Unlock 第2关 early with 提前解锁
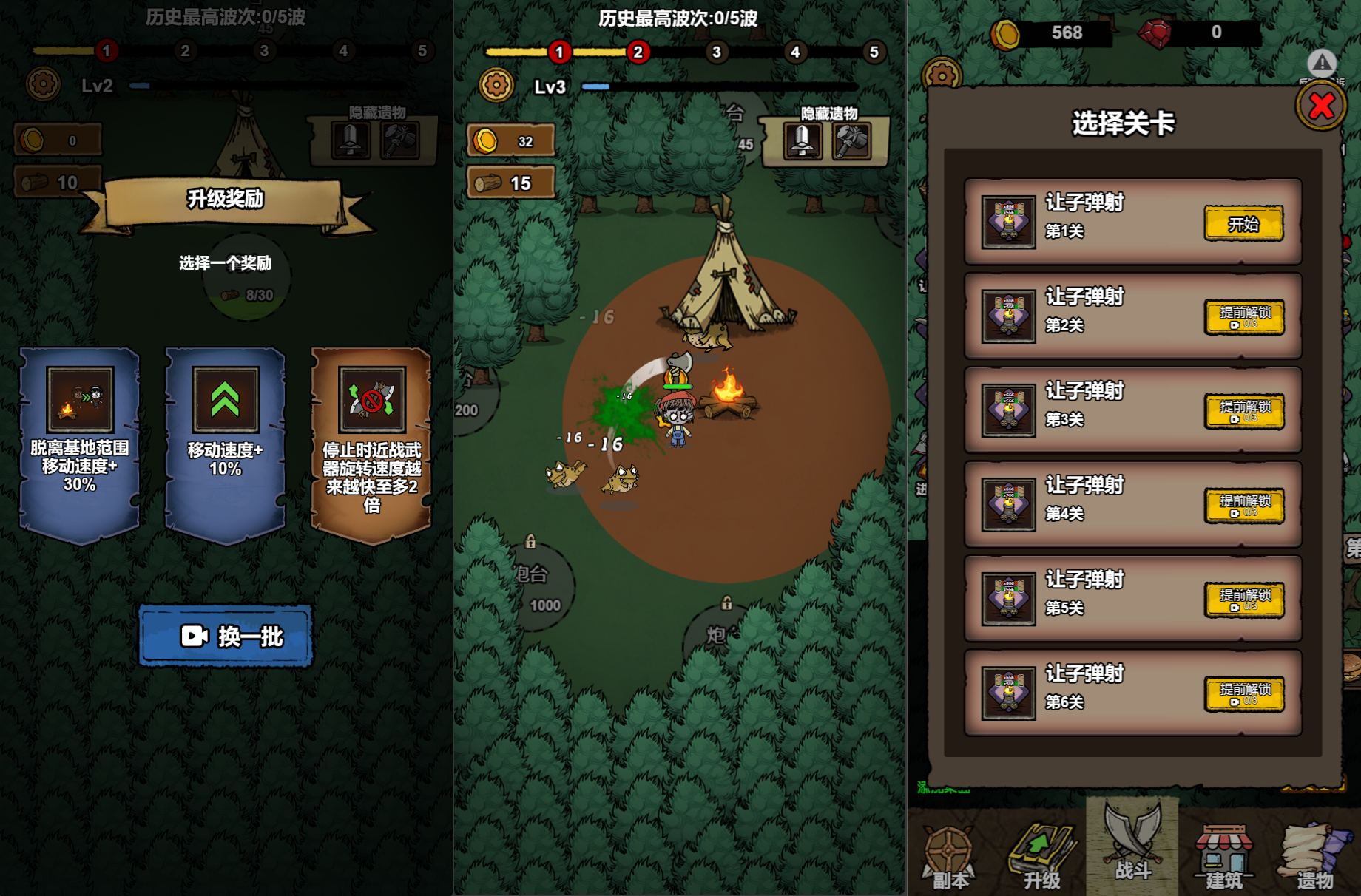The image size is (1361, 896). 1244,317
